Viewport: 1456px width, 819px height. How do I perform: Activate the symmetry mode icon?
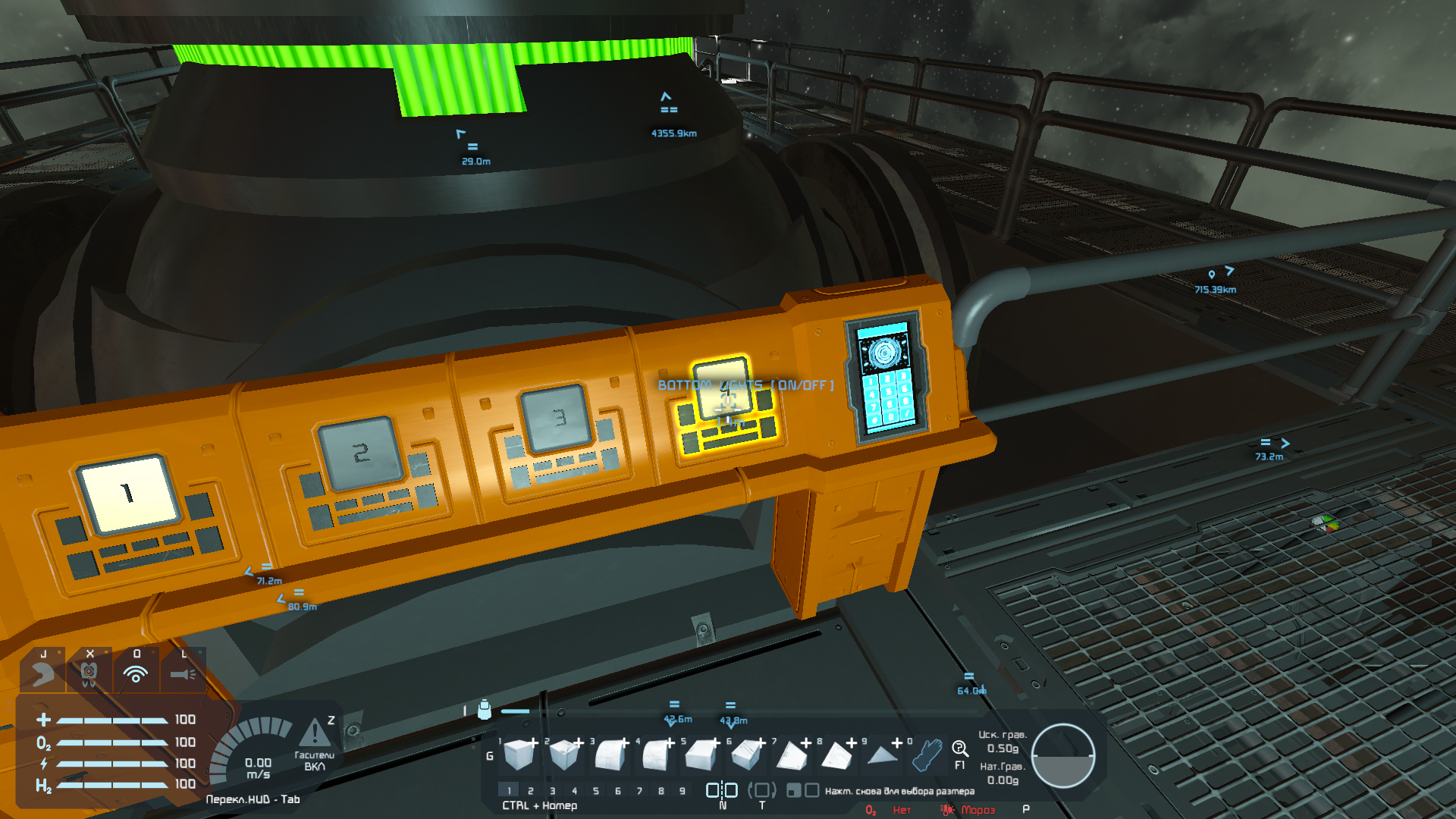coord(722,790)
